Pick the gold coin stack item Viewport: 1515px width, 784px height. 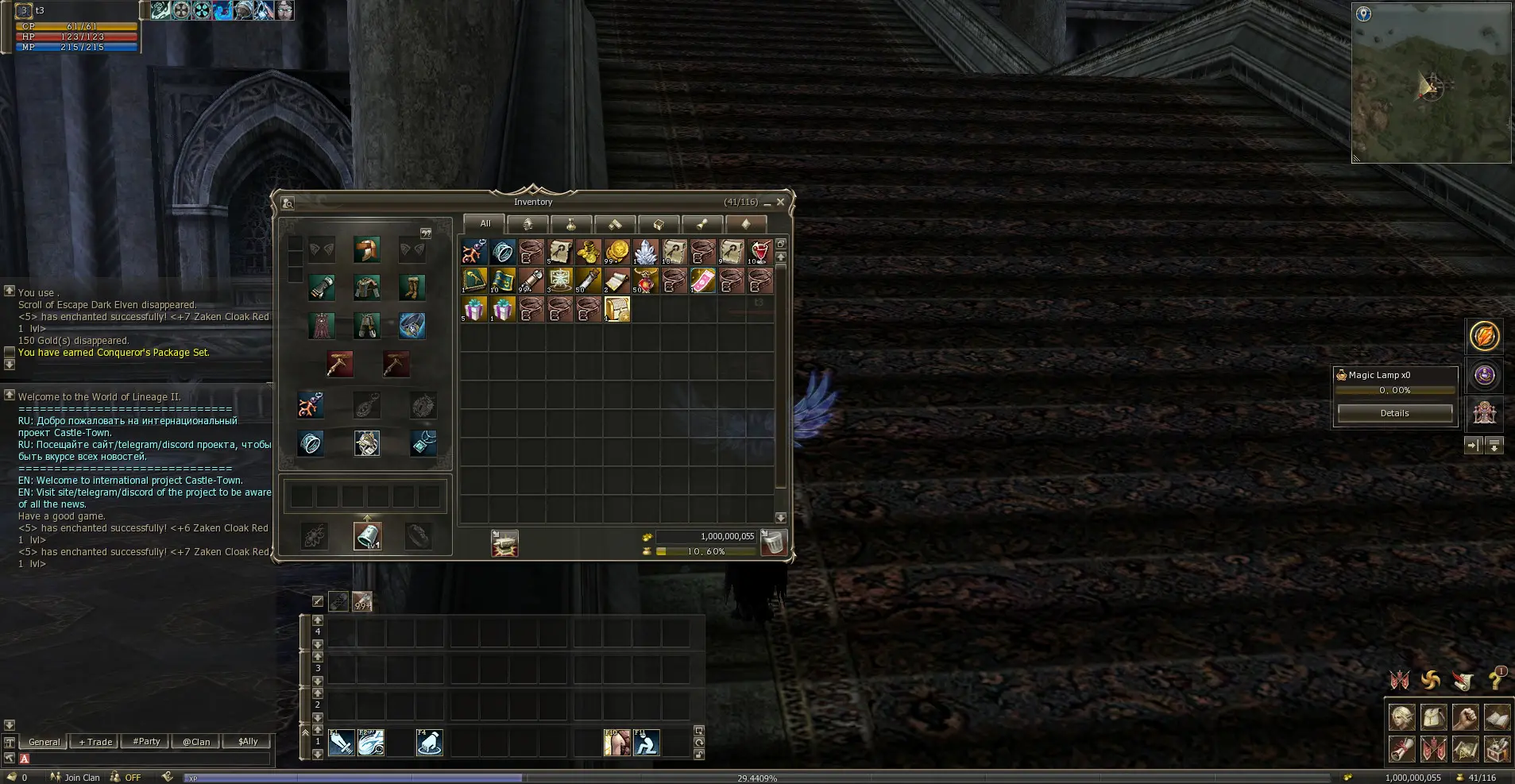pos(616,252)
